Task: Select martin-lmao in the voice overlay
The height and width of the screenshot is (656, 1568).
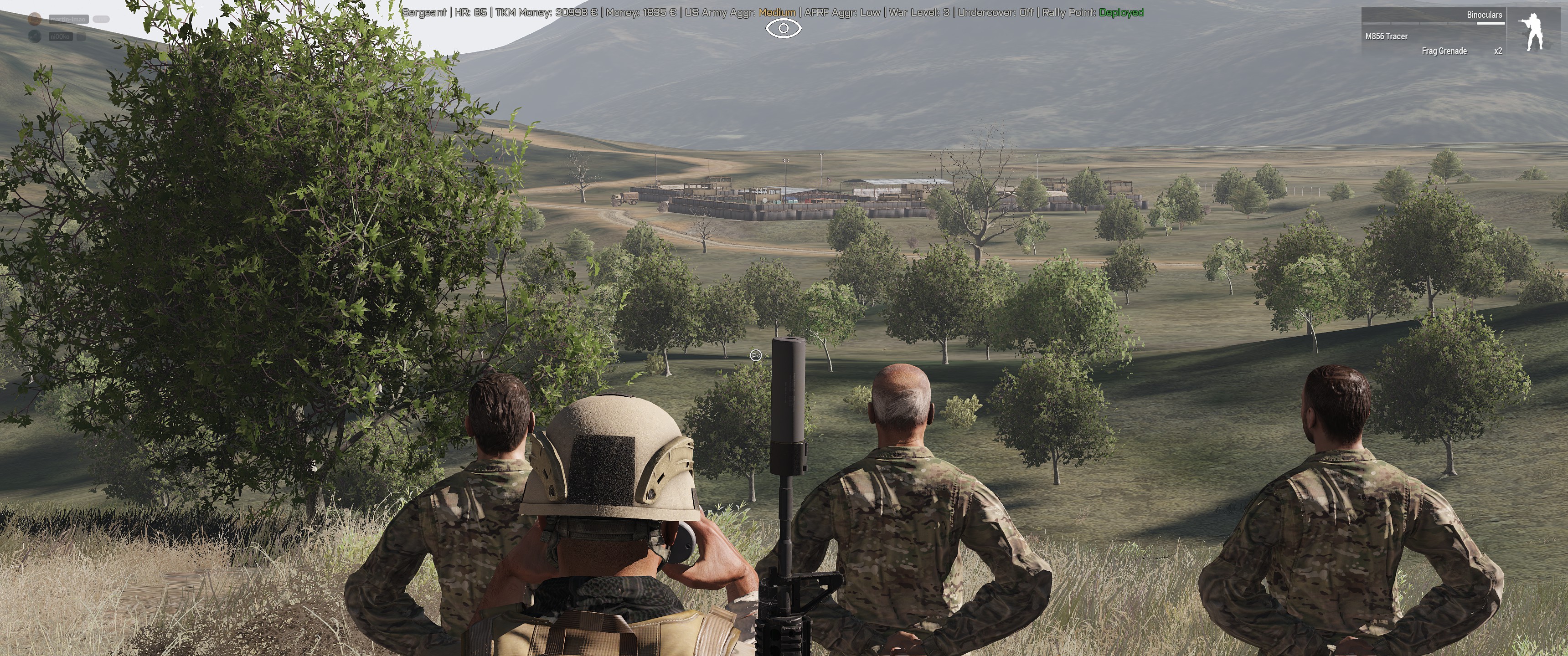Action: (x=68, y=20)
